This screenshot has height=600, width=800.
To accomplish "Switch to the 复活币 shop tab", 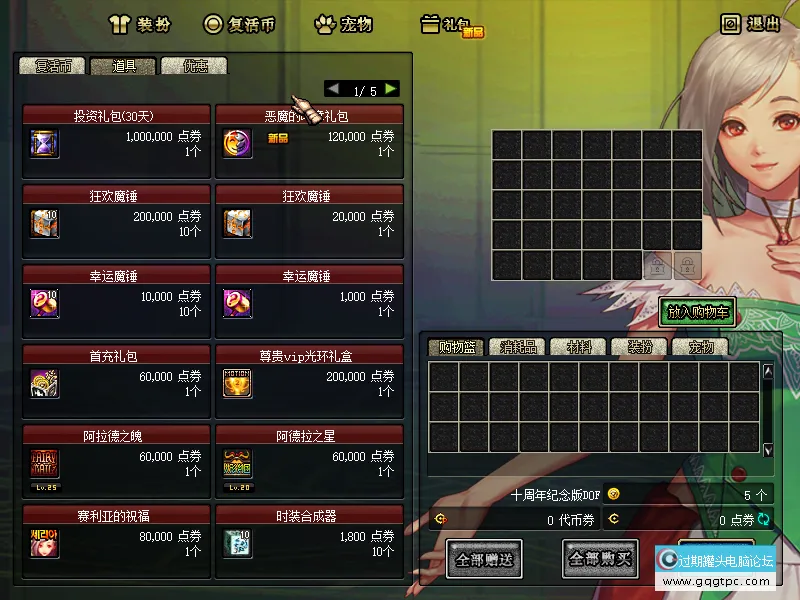I will point(52,66).
